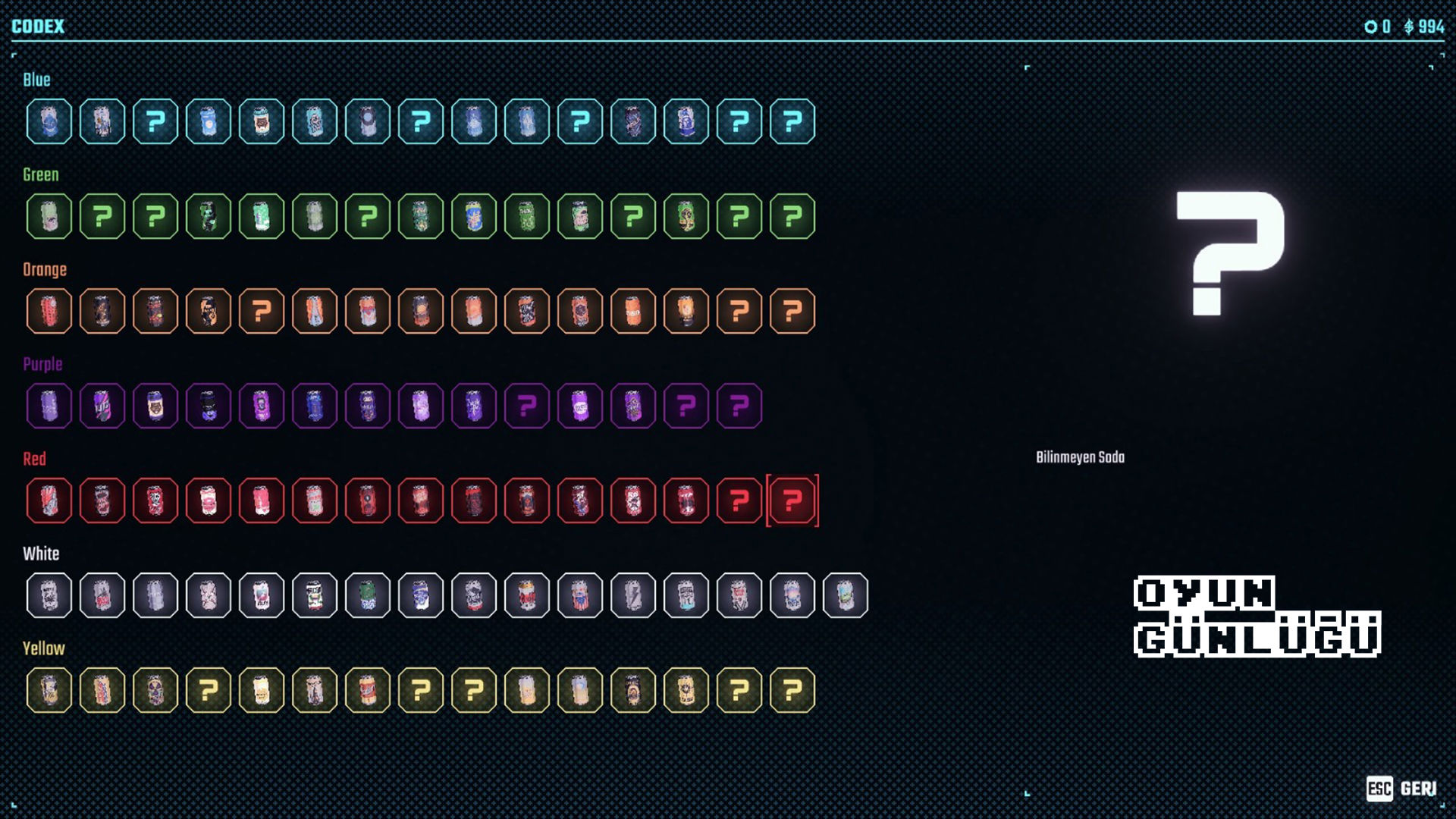
Task: Show the dark green can in White row
Action: pos(368,595)
